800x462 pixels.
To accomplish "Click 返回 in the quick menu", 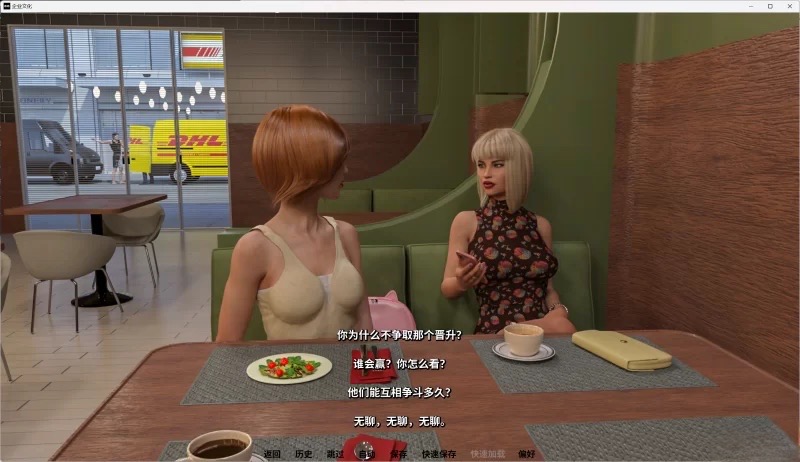I will [272, 454].
